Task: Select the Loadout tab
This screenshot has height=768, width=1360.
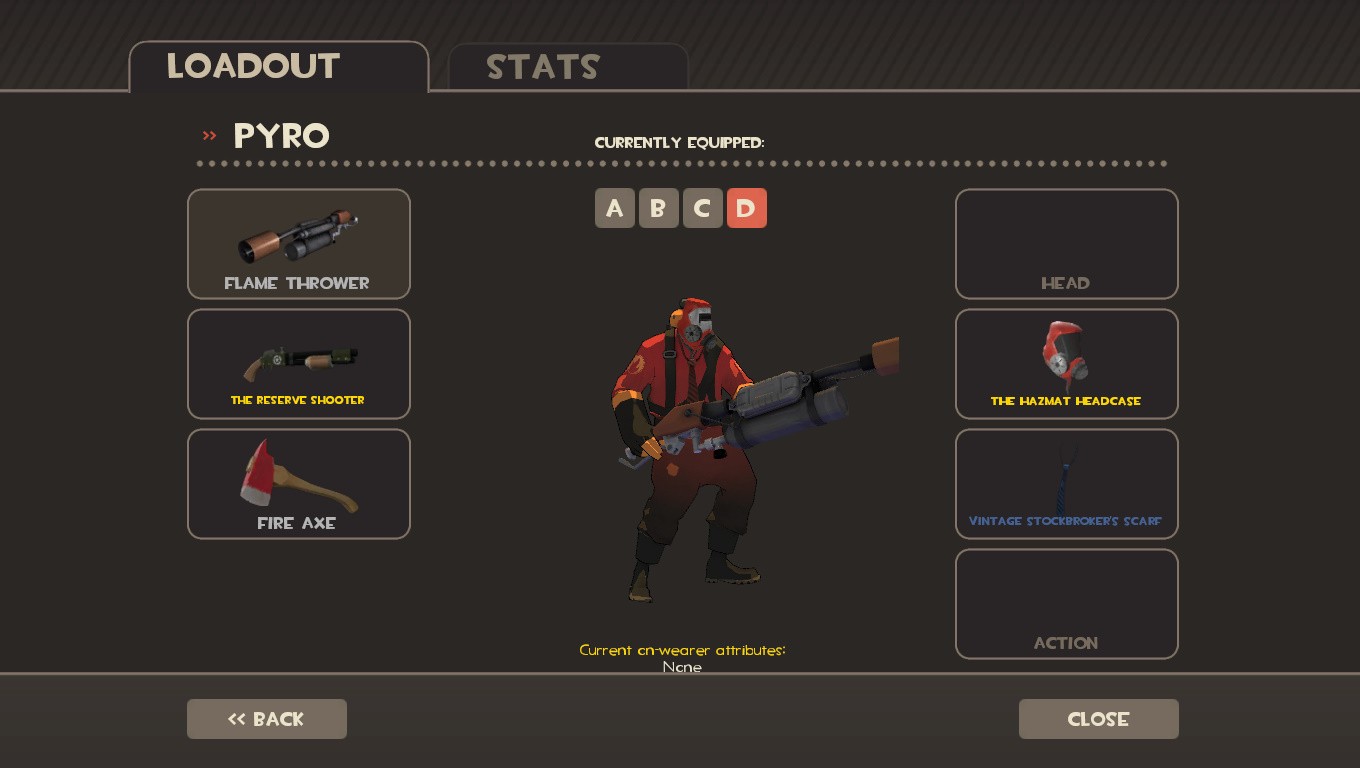Action: coord(253,66)
